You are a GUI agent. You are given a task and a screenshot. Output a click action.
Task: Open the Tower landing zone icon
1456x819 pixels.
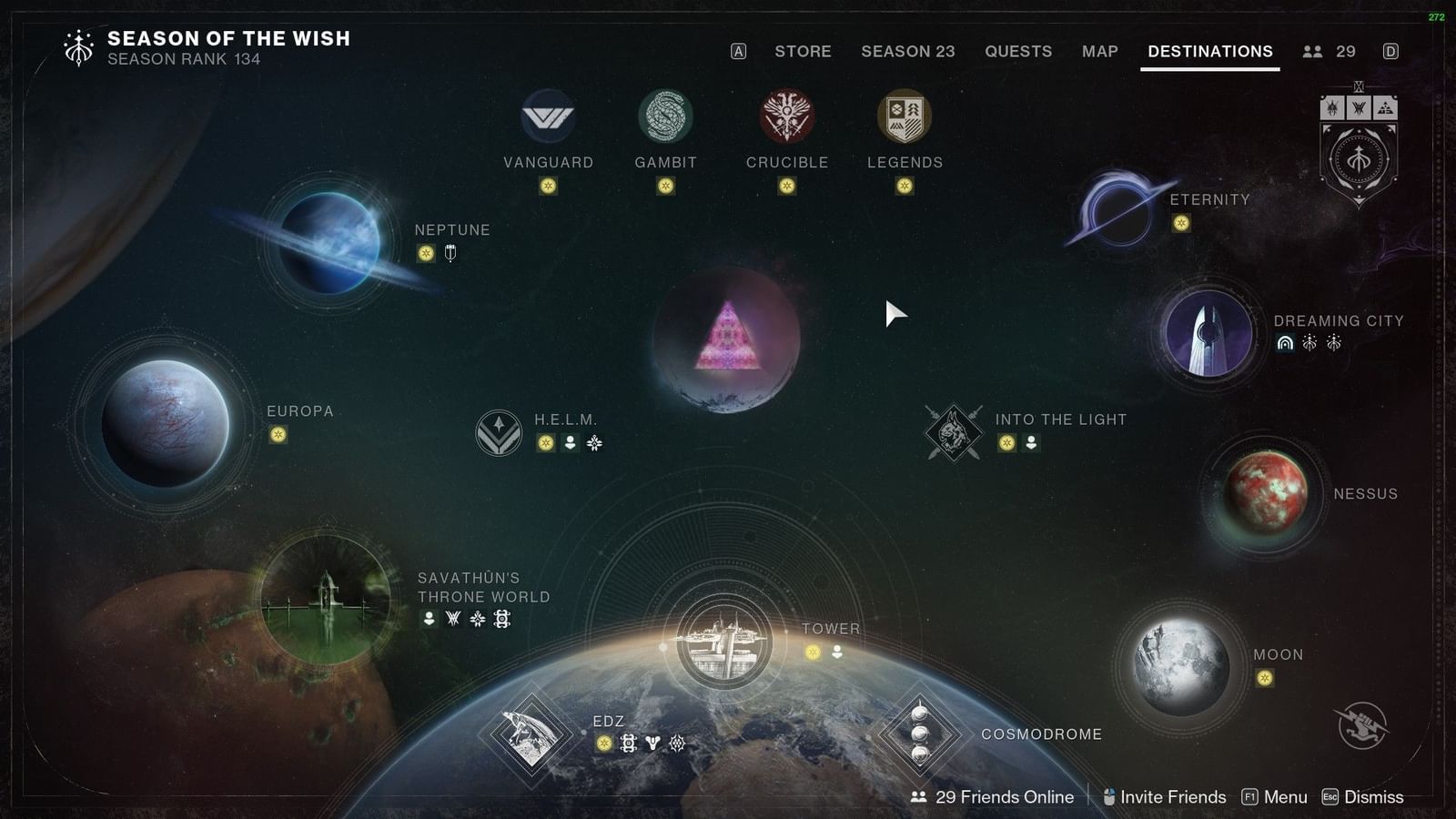pos(723,637)
